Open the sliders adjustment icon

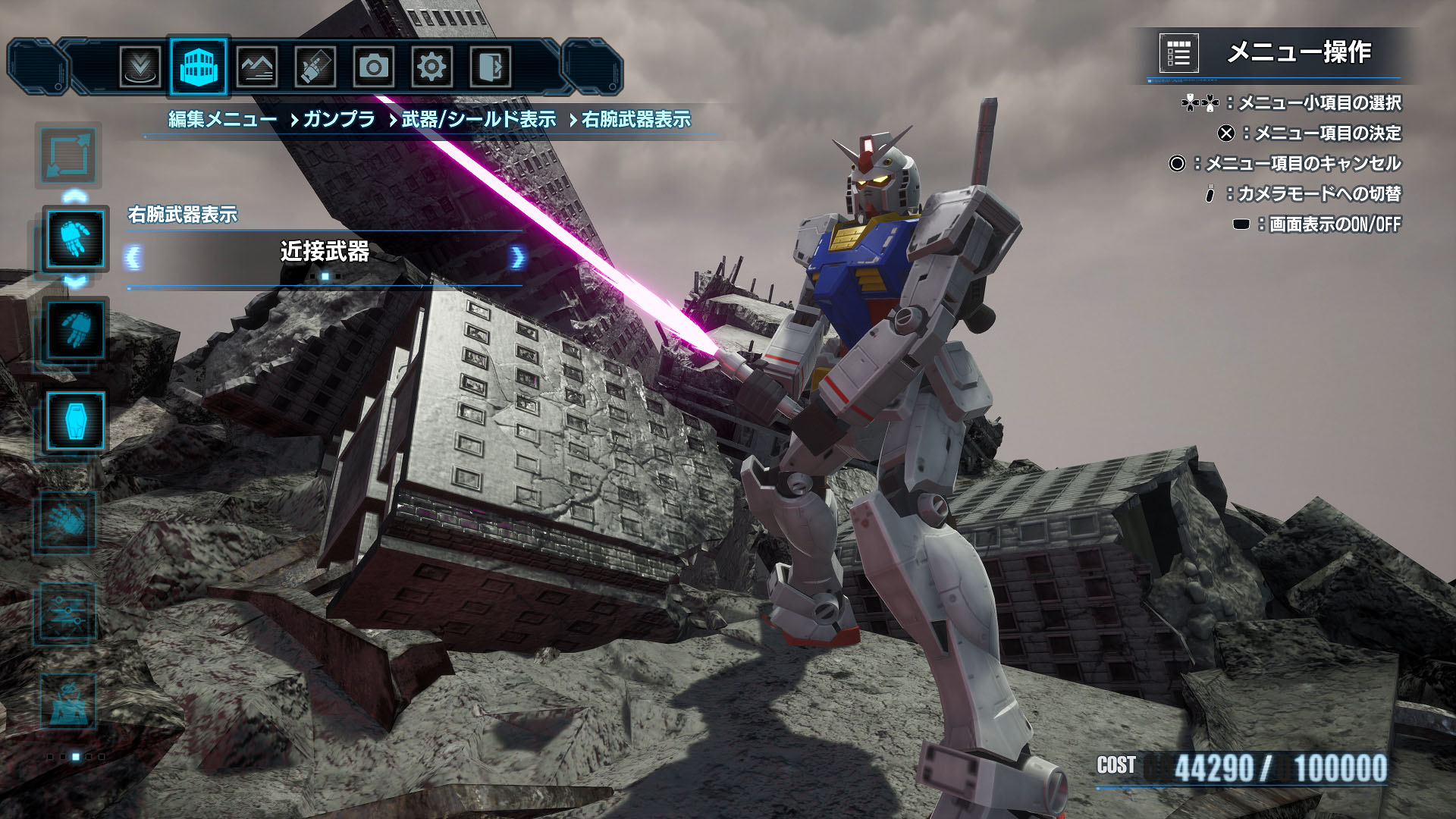click(x=66, y=613)
